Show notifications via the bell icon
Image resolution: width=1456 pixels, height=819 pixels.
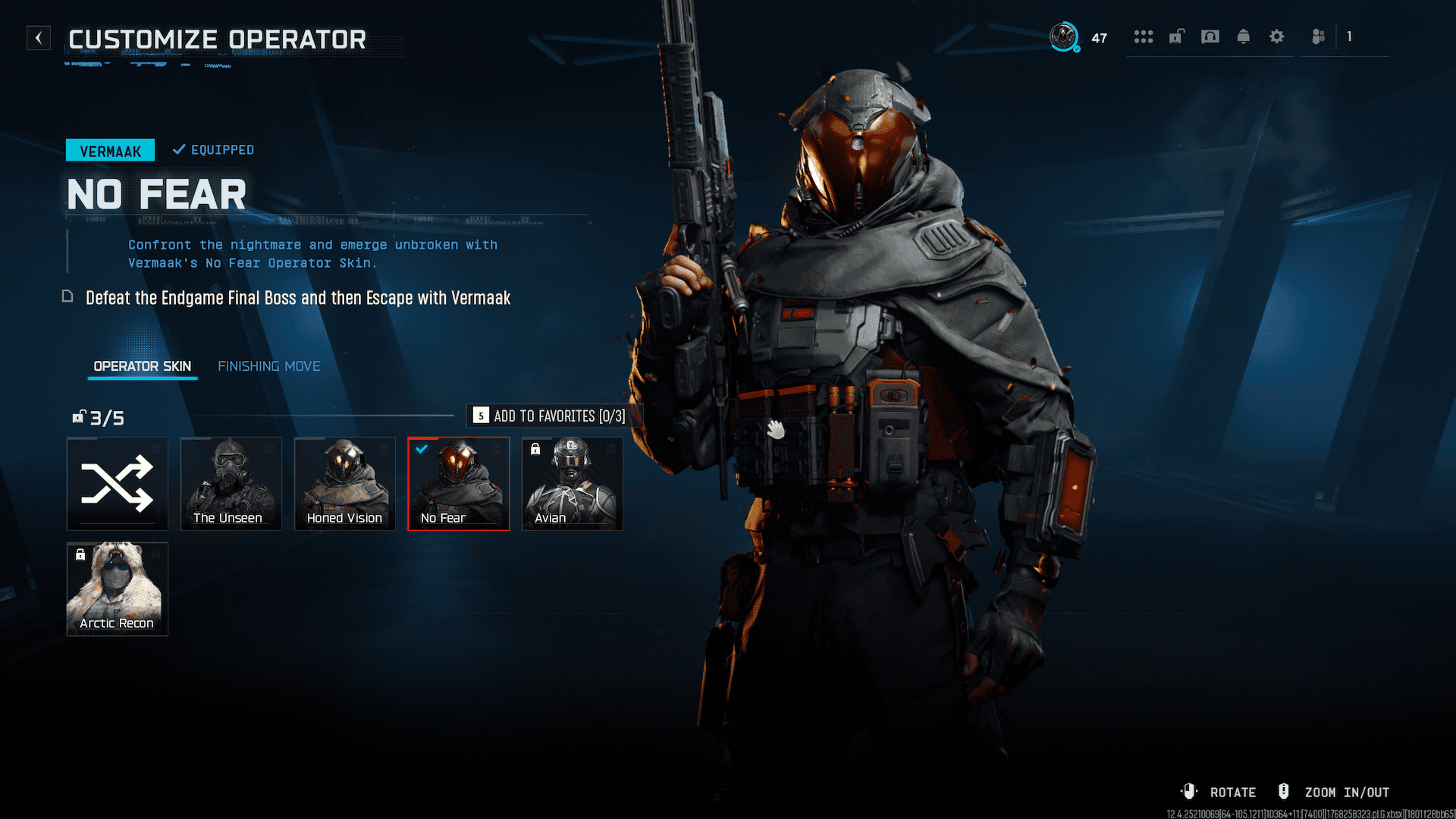click(x=1244, y=36)
